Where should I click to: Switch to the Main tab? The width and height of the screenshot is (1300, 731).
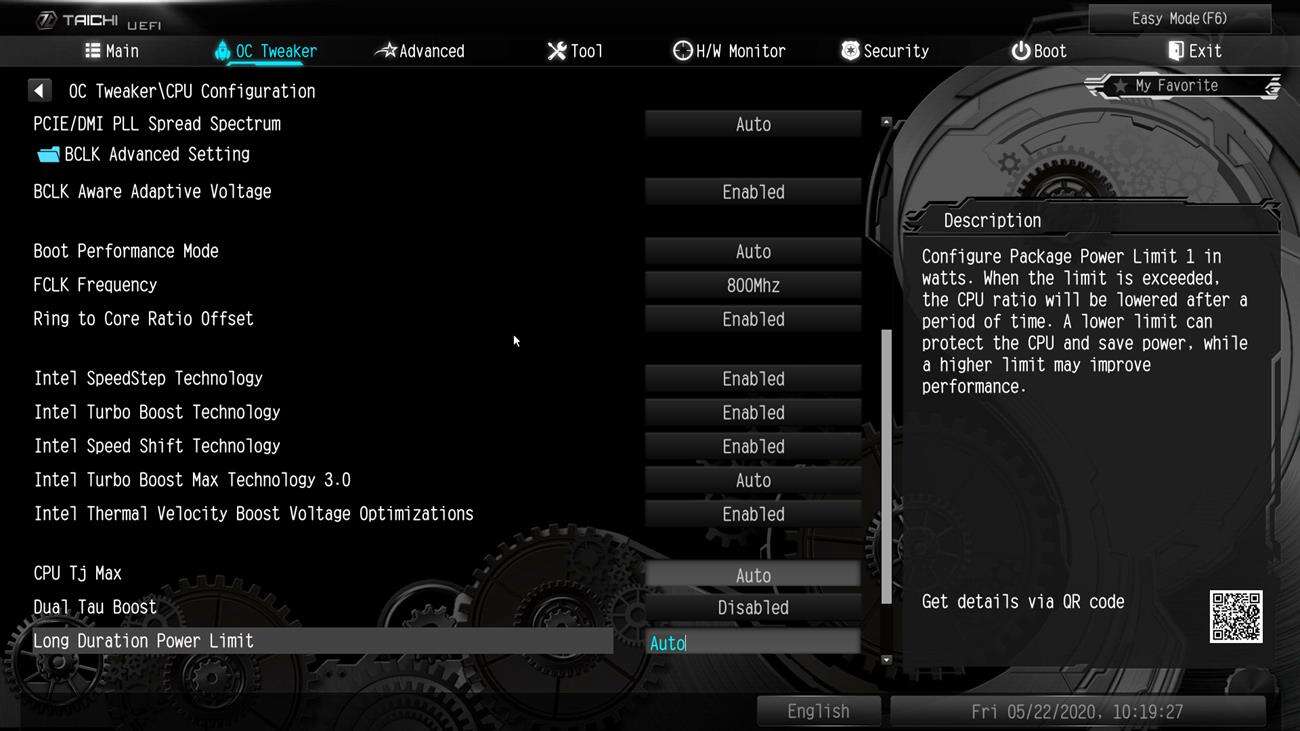click(x=112, y=51)
